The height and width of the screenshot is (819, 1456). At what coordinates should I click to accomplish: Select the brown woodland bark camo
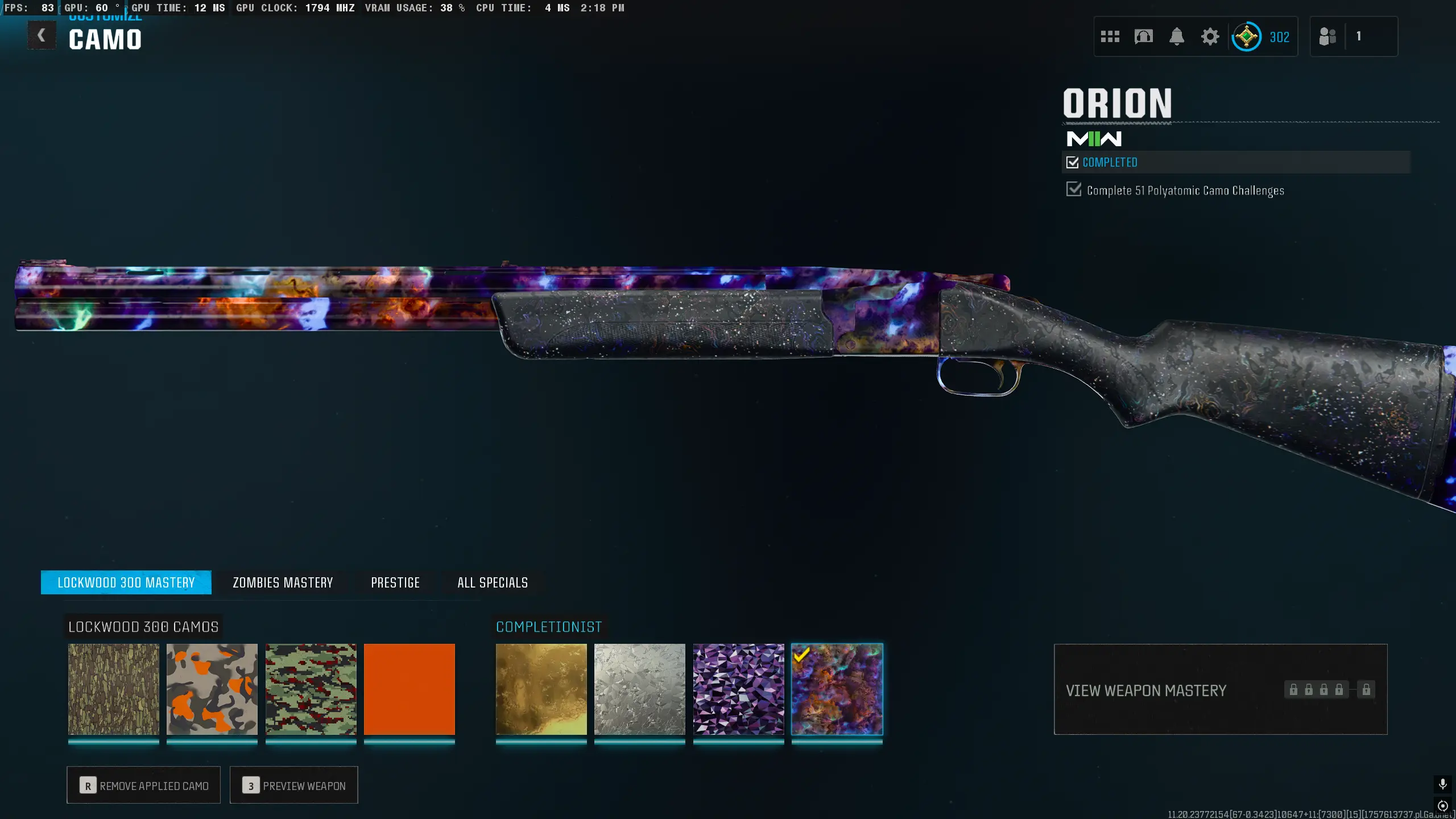(x=114, y=689)
